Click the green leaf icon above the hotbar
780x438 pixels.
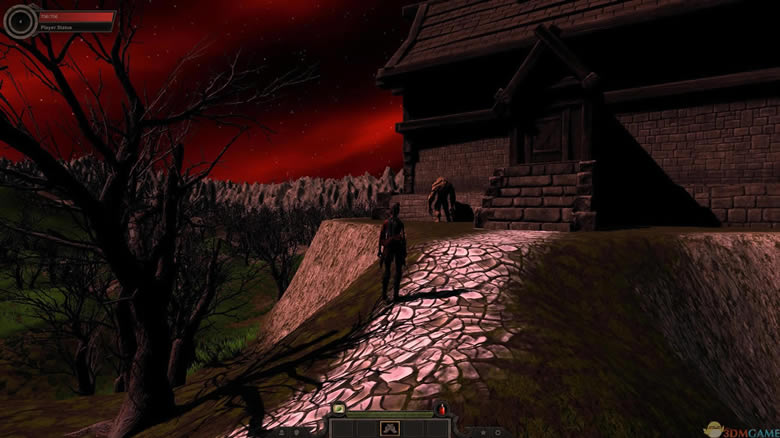point(339,408)
